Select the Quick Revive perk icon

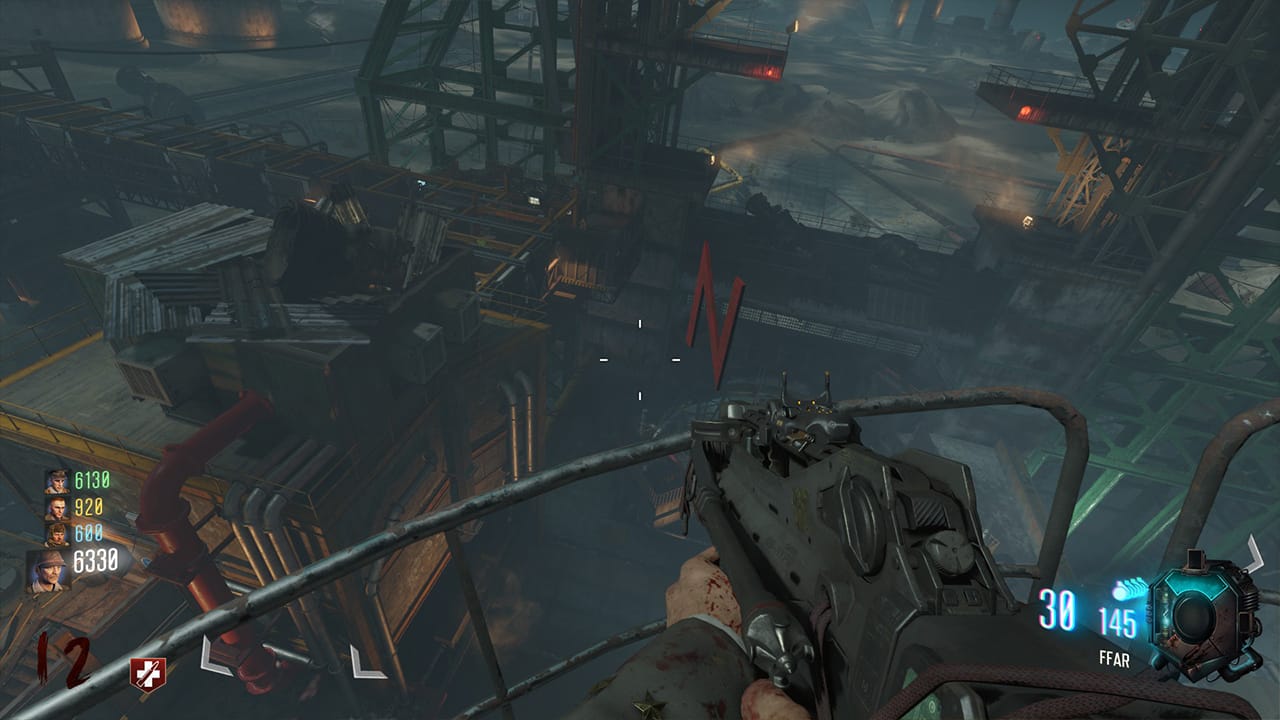point(146,673)
